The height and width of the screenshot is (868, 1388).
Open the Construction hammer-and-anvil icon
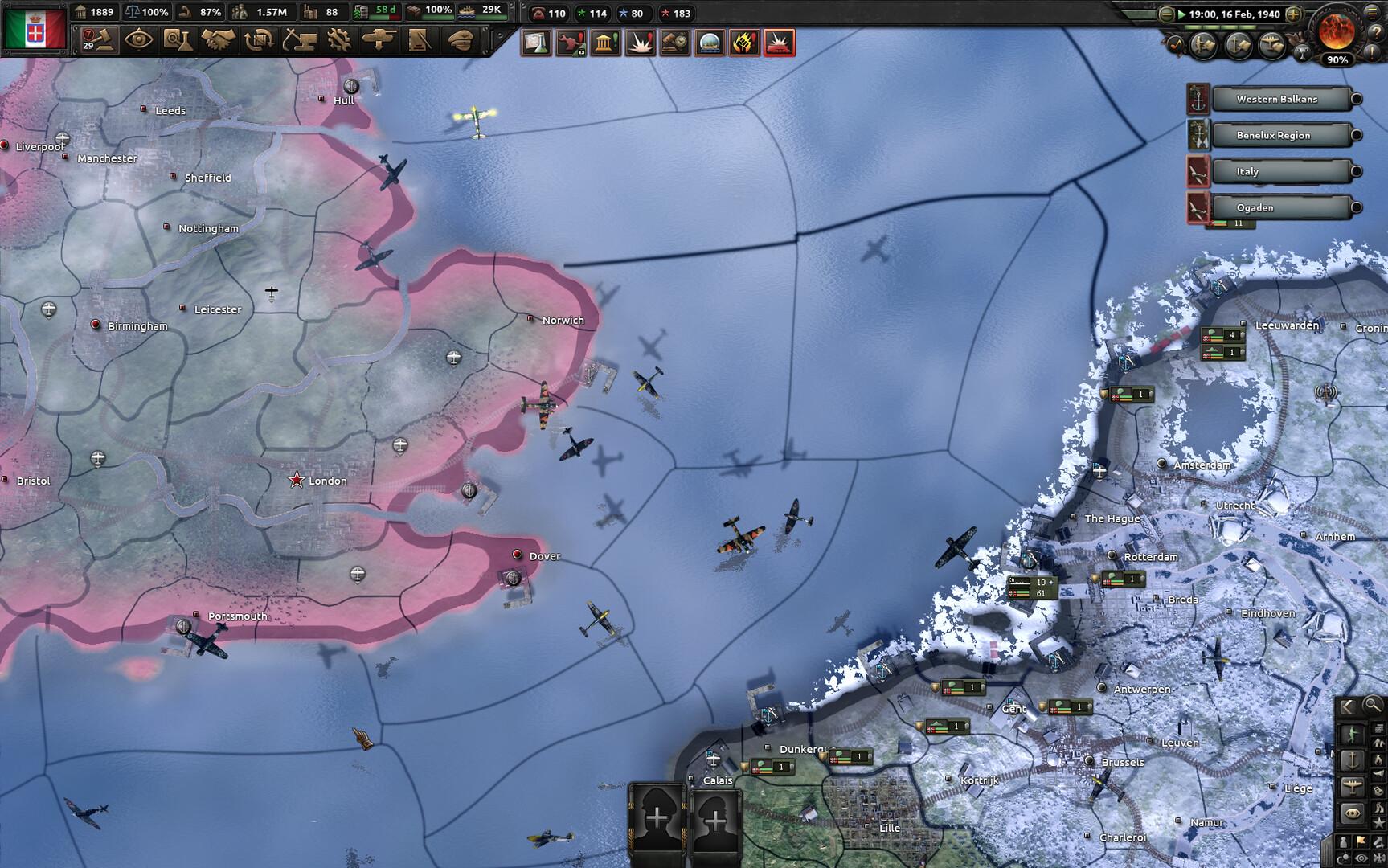click(x=301, y=40)
